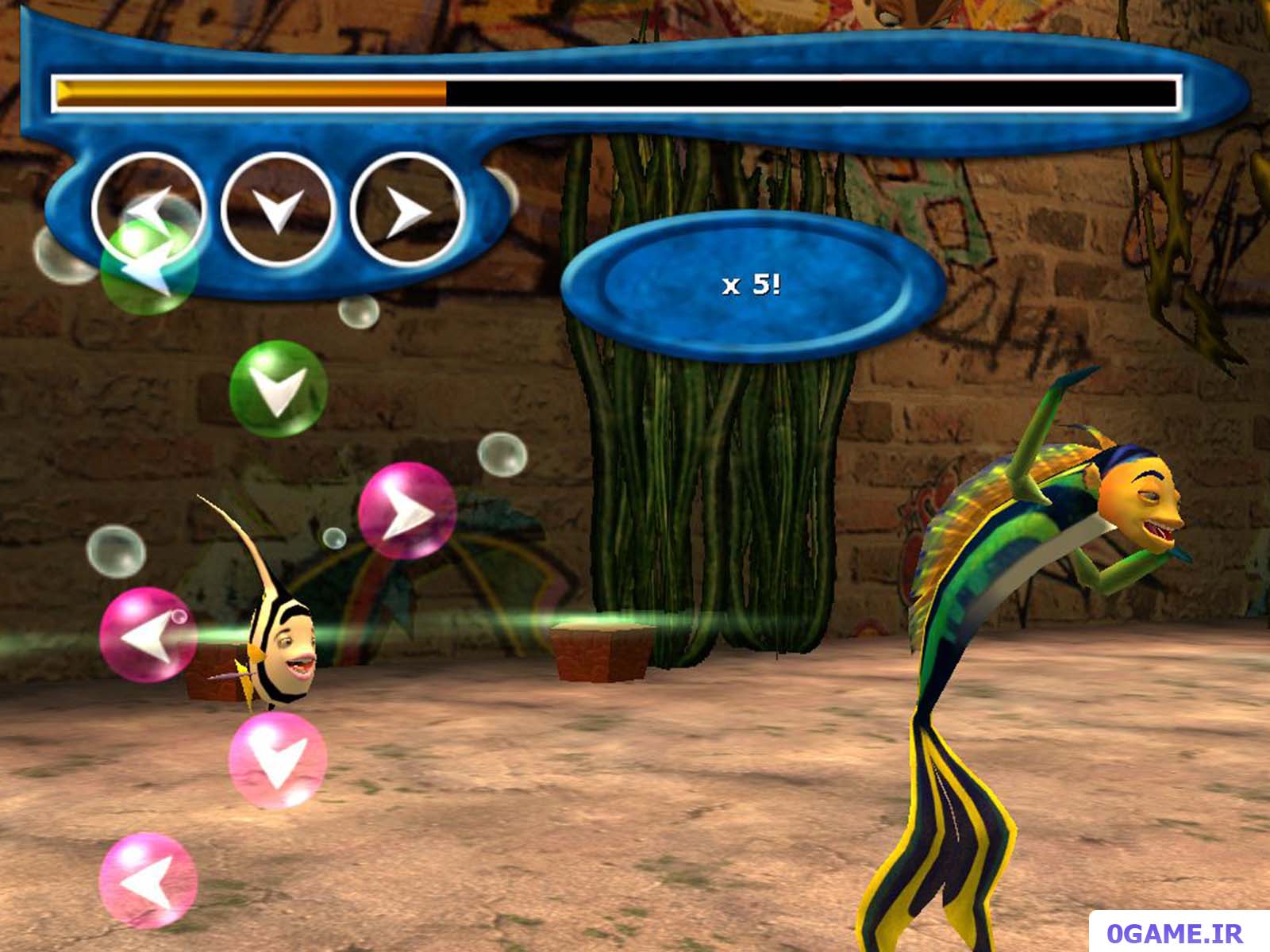Click the 0GAME.IR watermark

click(1175, 933)
